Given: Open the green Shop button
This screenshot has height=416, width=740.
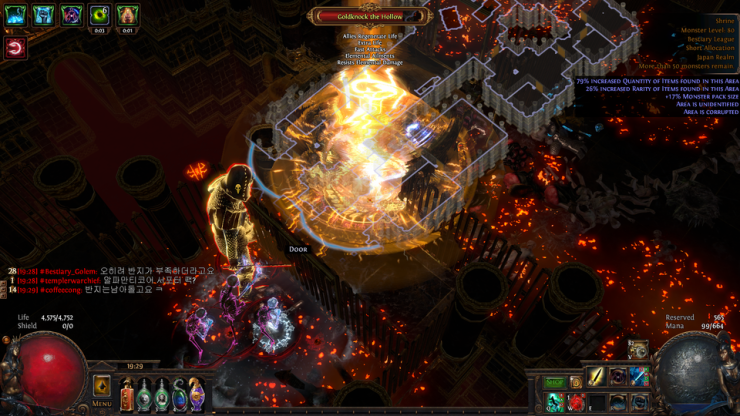Looking at the screenshot, I should 555,382.
